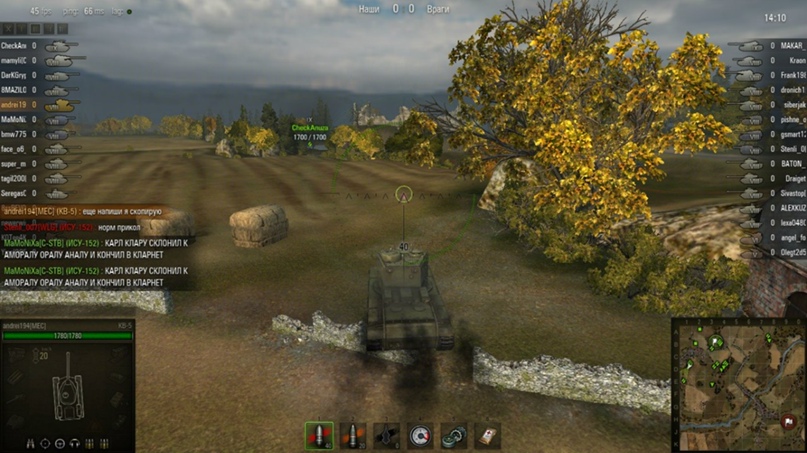Screen dimensions: 807x453
Task: Select ally 8MAZILO in team list
Action: click(x=14, y=90)
